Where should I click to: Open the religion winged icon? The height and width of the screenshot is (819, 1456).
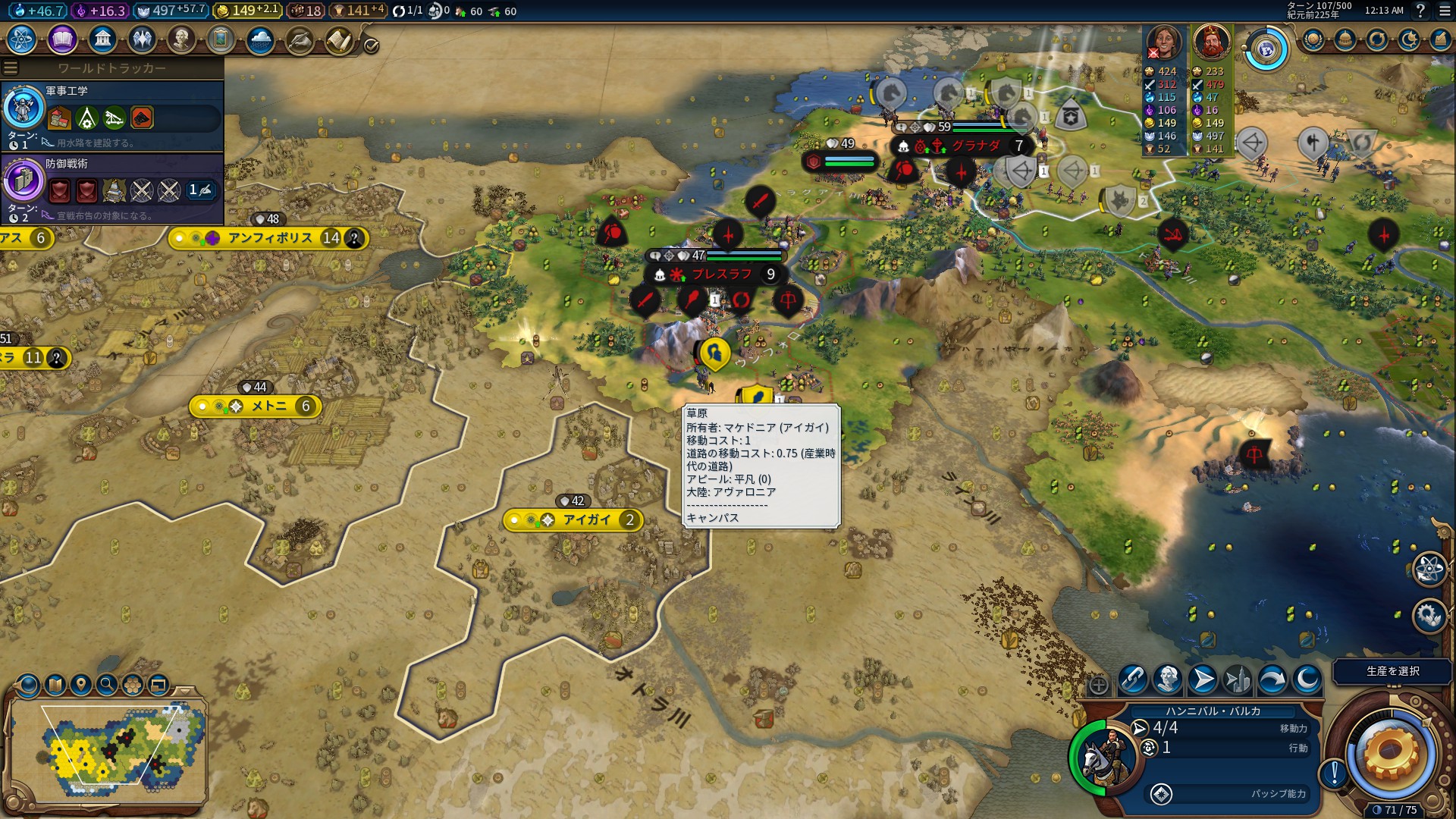142,39
